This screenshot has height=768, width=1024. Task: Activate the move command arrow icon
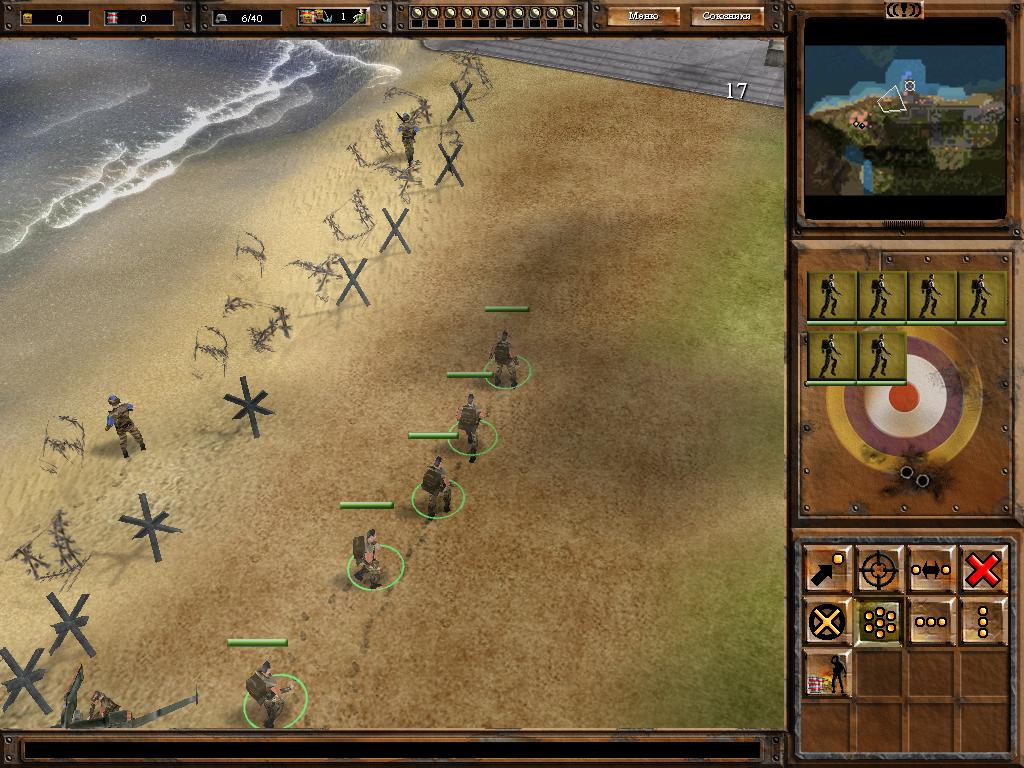pos(827,570)
